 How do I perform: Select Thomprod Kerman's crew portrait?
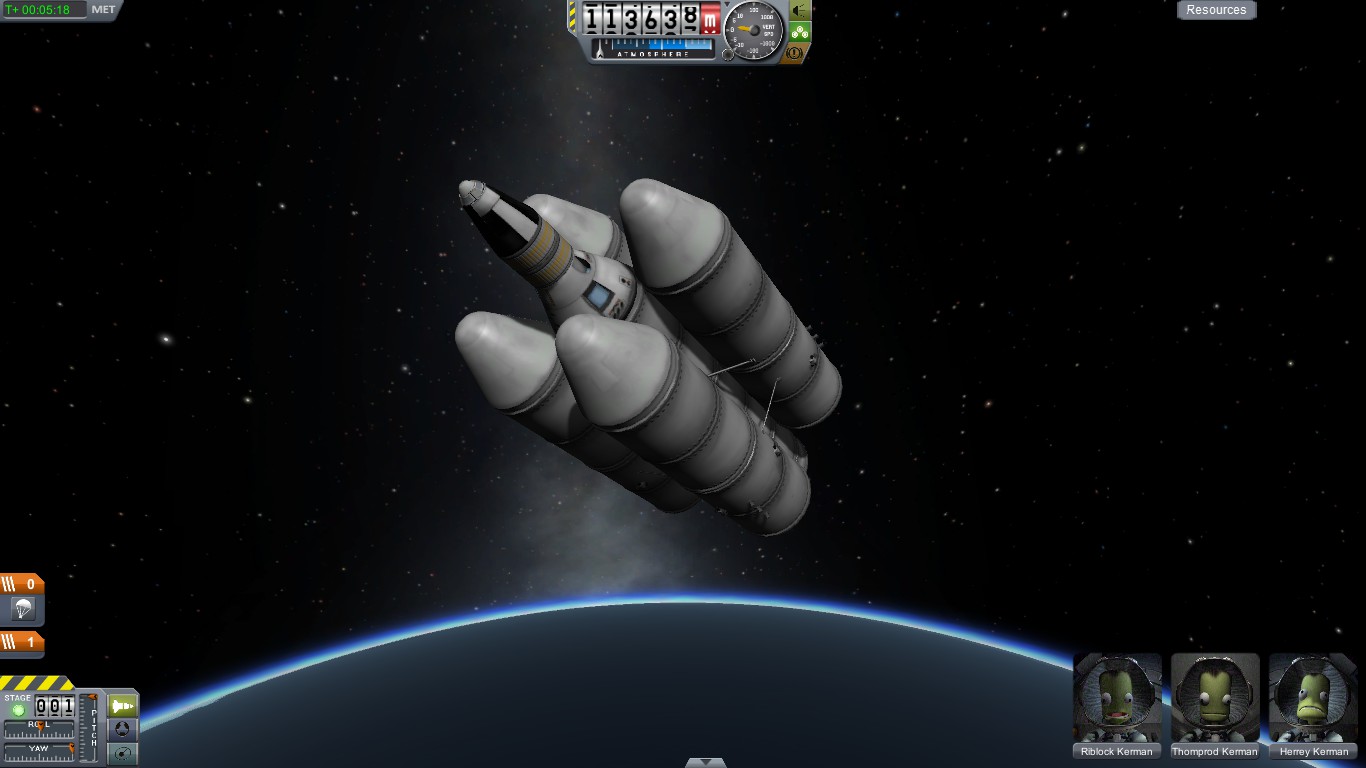pyautogui.click(x=1215, y=698)
